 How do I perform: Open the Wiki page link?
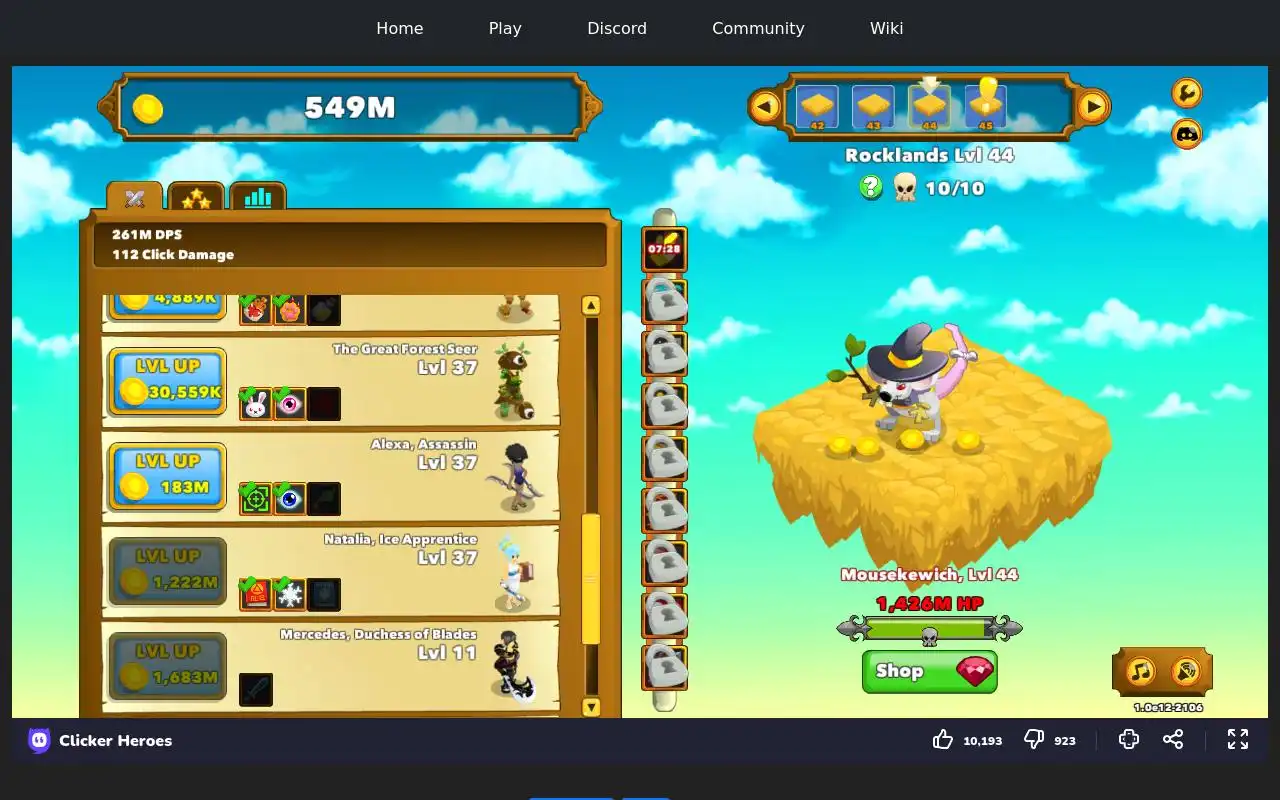tap(886, 28)
